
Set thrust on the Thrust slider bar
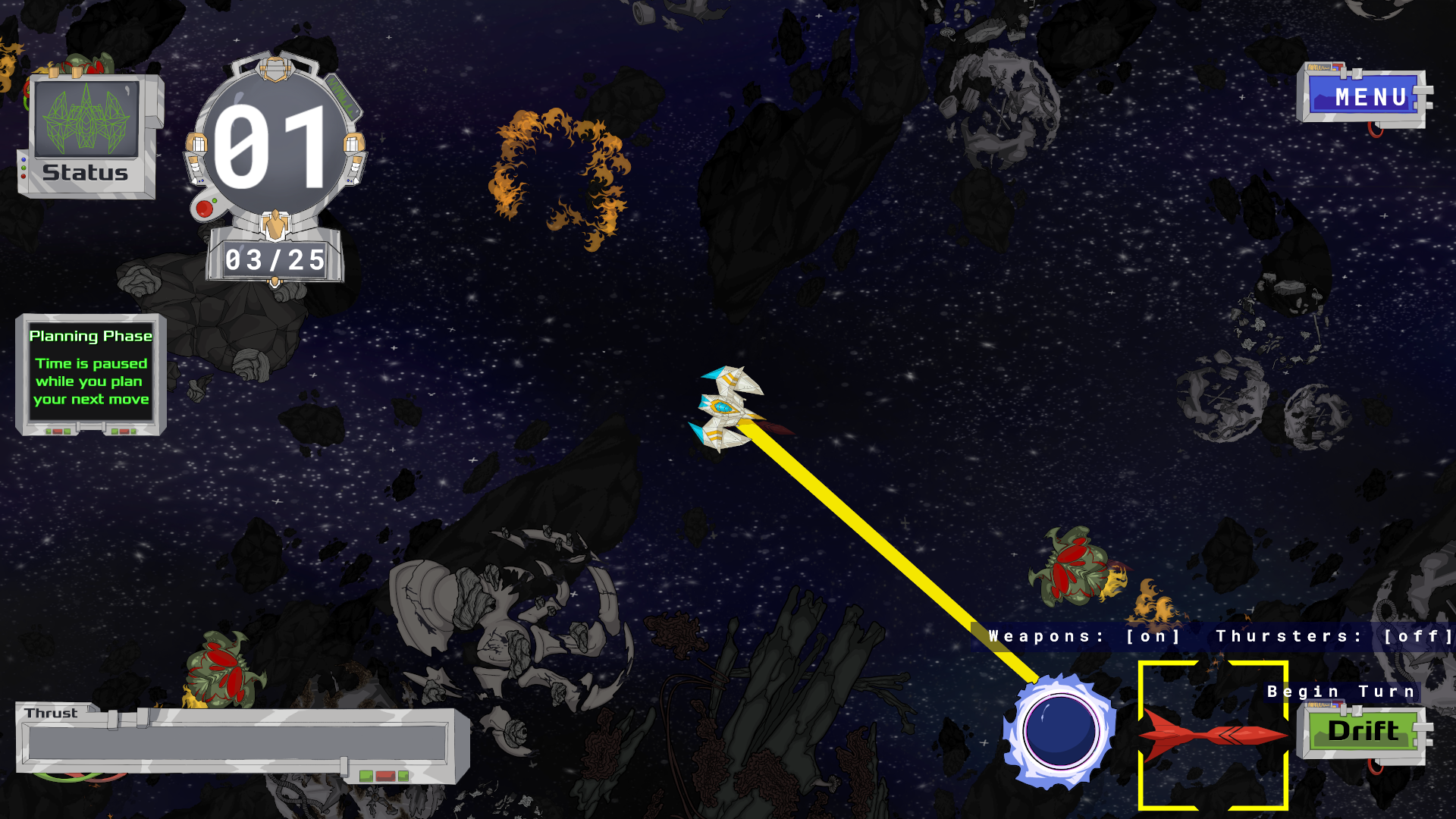click(x=237, y=743)
